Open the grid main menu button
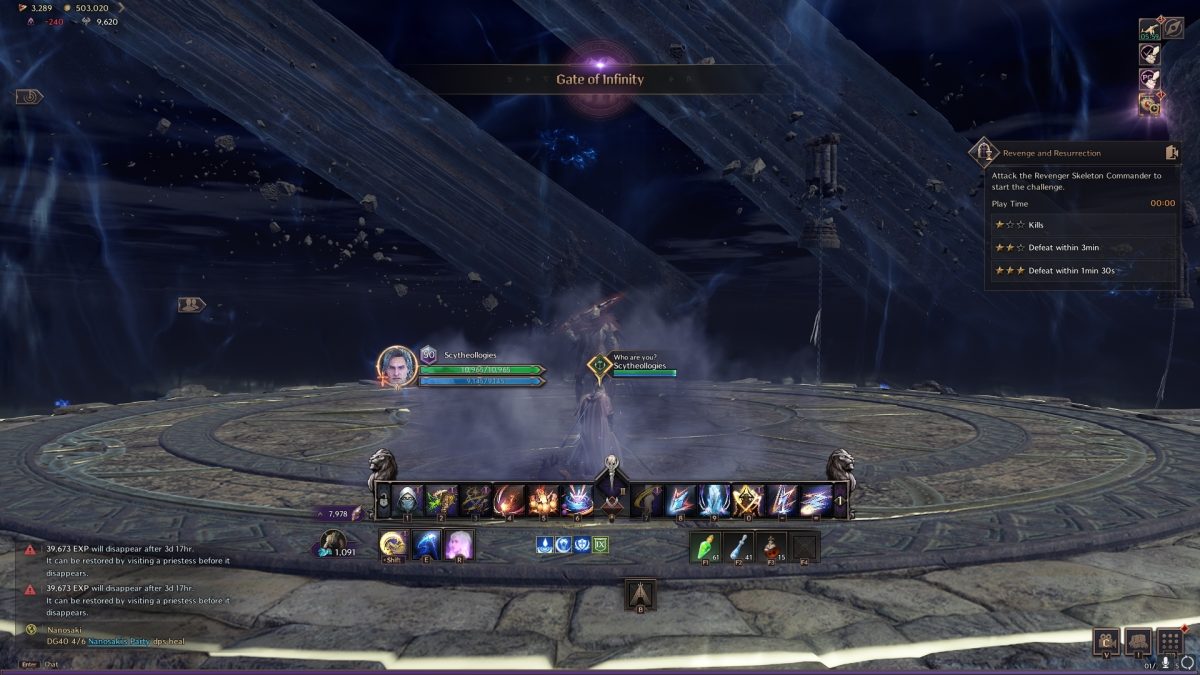This screenshot has width=1200, height=675. (1172, 641)
